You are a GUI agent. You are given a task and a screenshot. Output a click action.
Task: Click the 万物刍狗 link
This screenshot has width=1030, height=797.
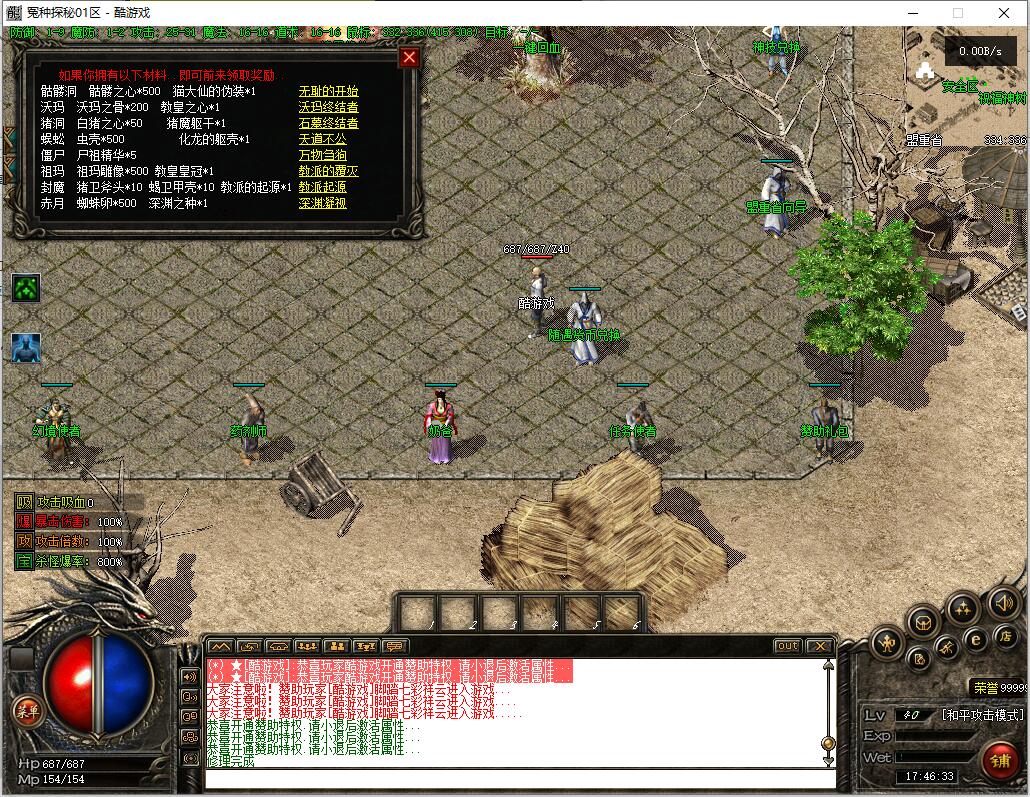(322, 155)
